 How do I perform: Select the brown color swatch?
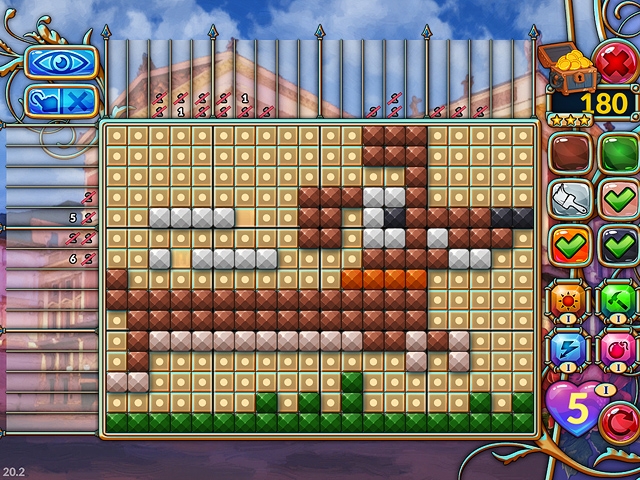tap(569, 153)
